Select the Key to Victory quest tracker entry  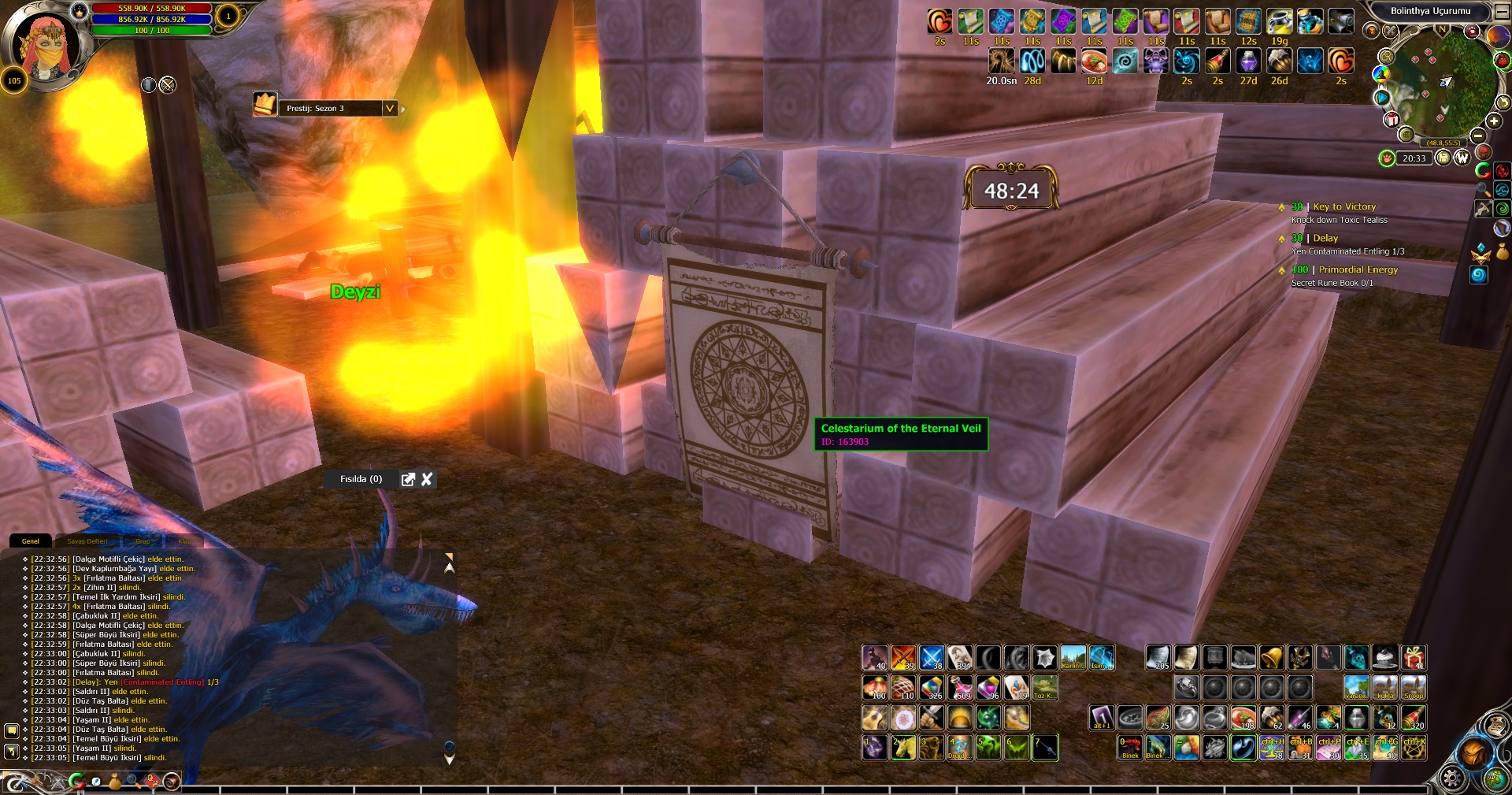[1343, 206]
